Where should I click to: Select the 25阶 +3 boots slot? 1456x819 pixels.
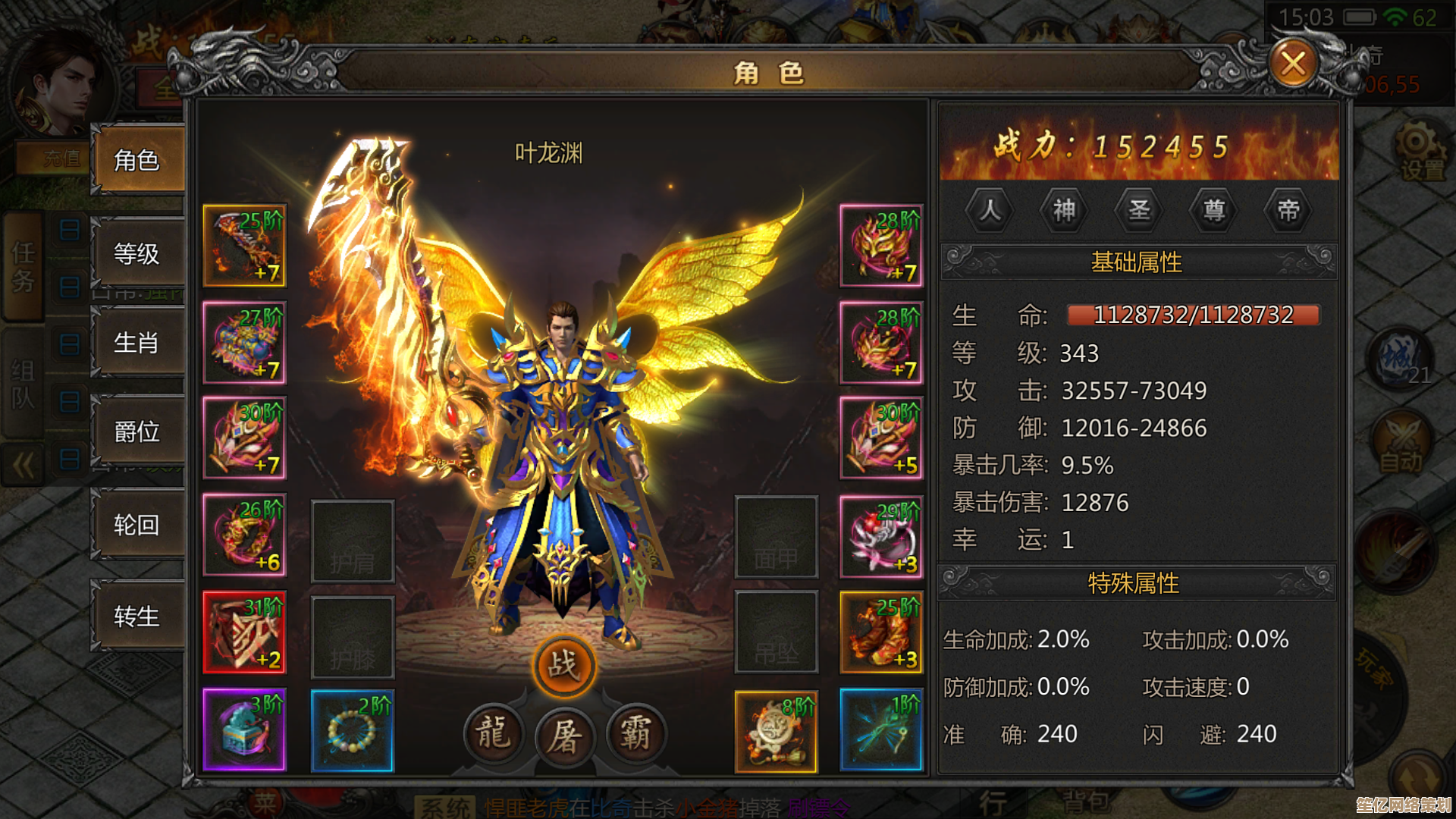(881, 632)
